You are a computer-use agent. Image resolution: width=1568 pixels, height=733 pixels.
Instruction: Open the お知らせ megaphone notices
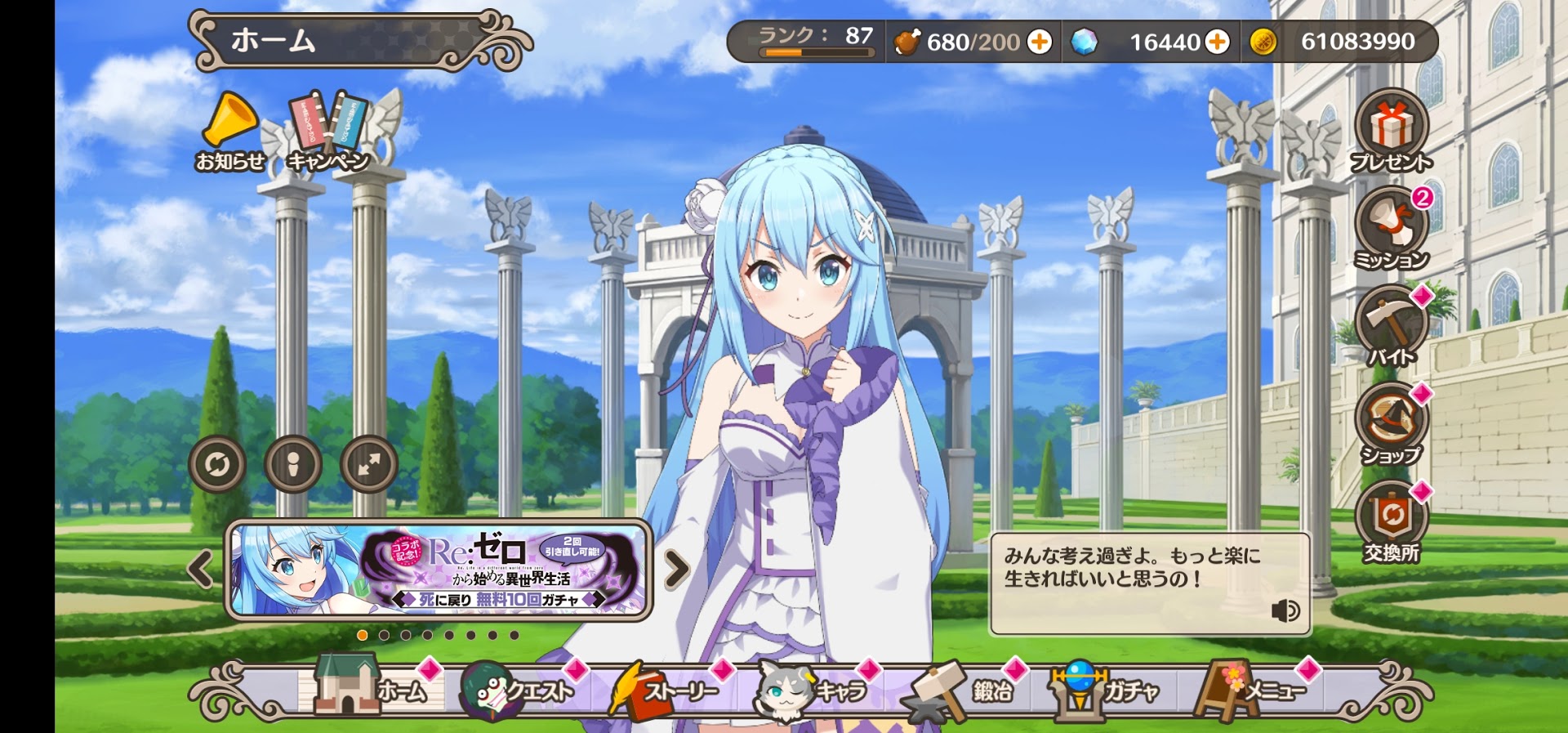coord(230,131)
